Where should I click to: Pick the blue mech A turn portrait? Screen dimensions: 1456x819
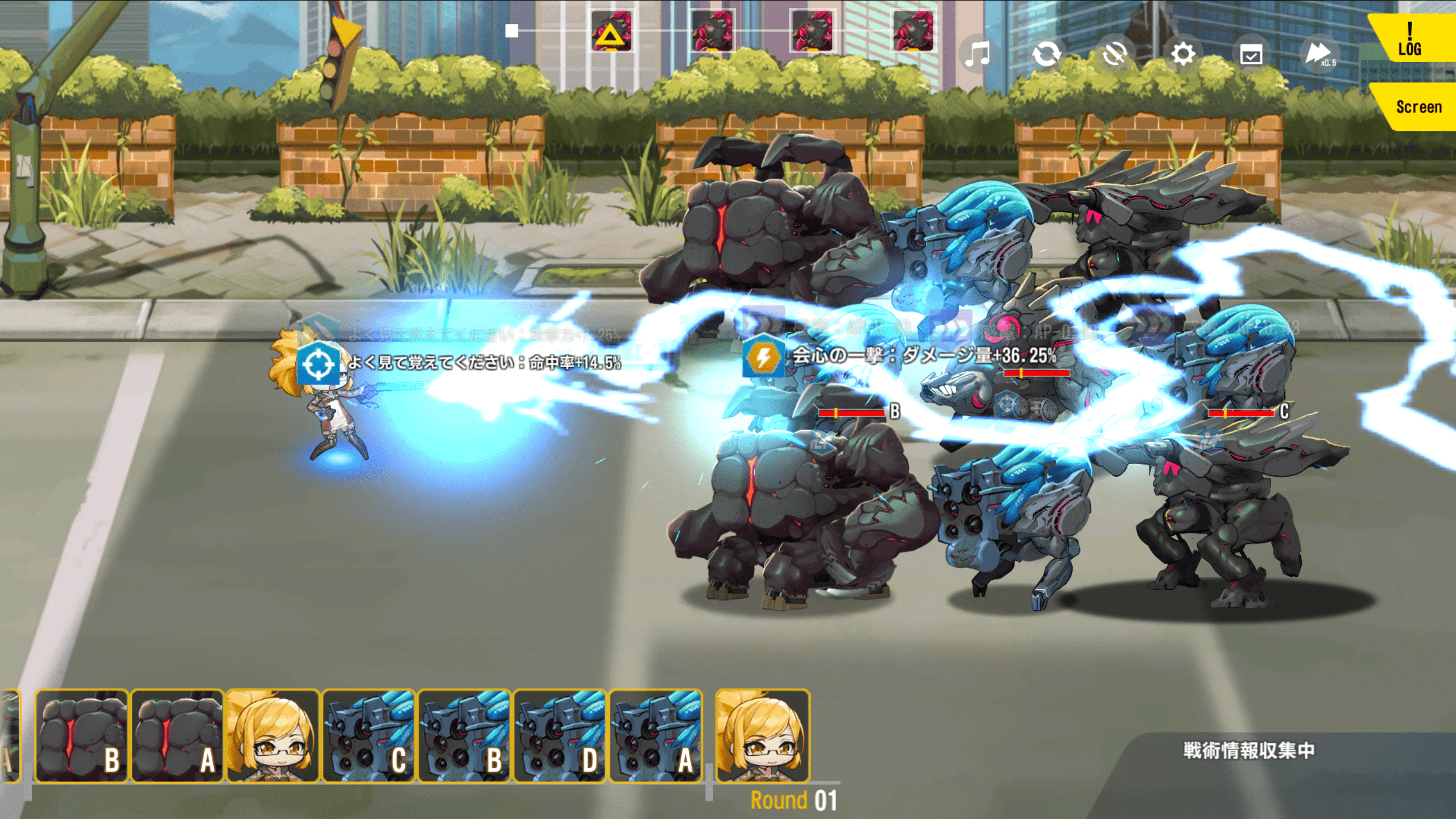click(x=656, y=736)
